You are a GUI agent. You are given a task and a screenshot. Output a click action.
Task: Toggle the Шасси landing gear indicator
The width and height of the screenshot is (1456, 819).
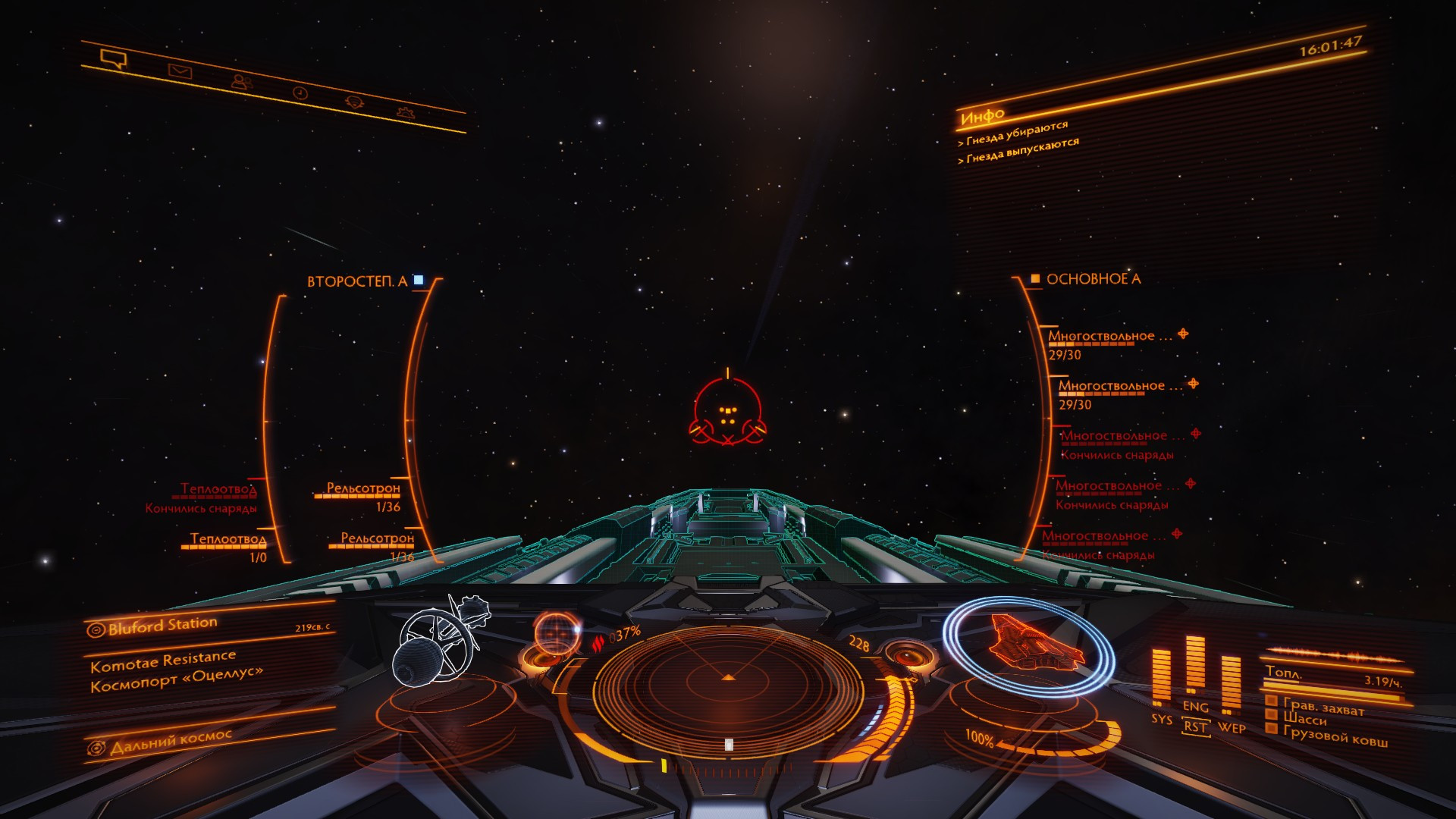(1304, 717)
